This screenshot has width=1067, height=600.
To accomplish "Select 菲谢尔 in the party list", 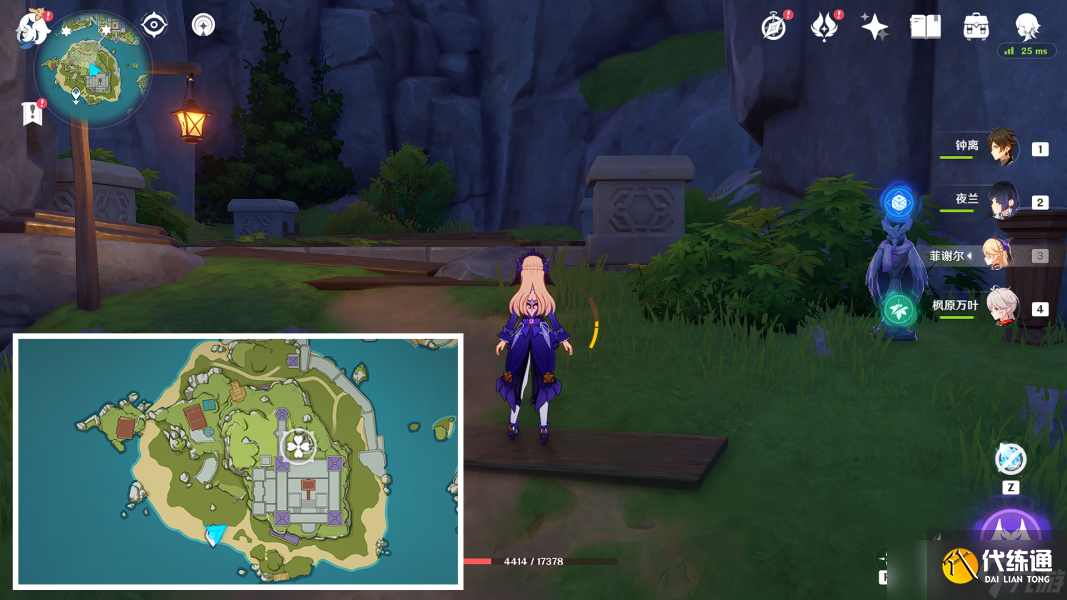I will coord(998,255).
